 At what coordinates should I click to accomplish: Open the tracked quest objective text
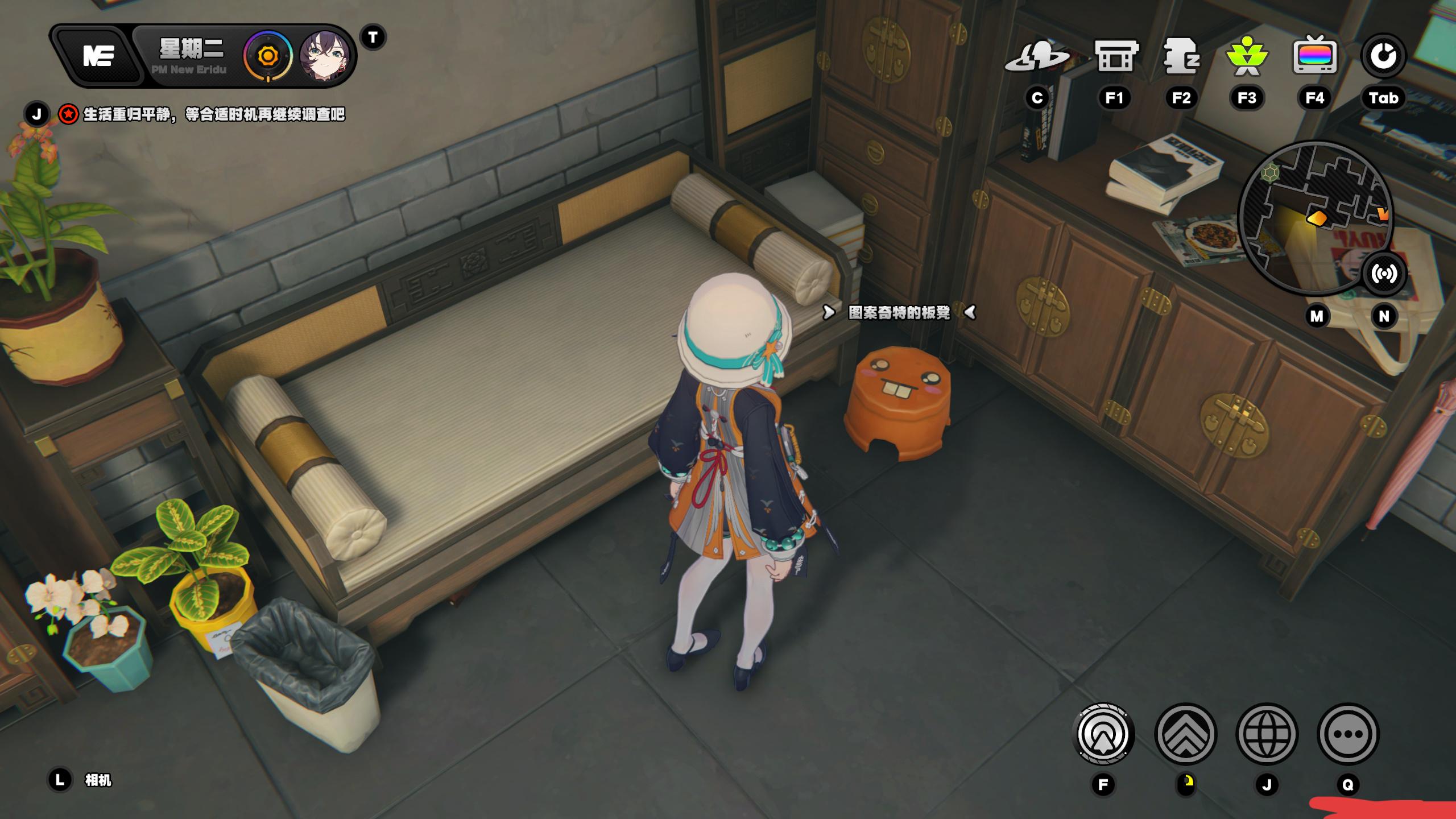tap(214, 114)
